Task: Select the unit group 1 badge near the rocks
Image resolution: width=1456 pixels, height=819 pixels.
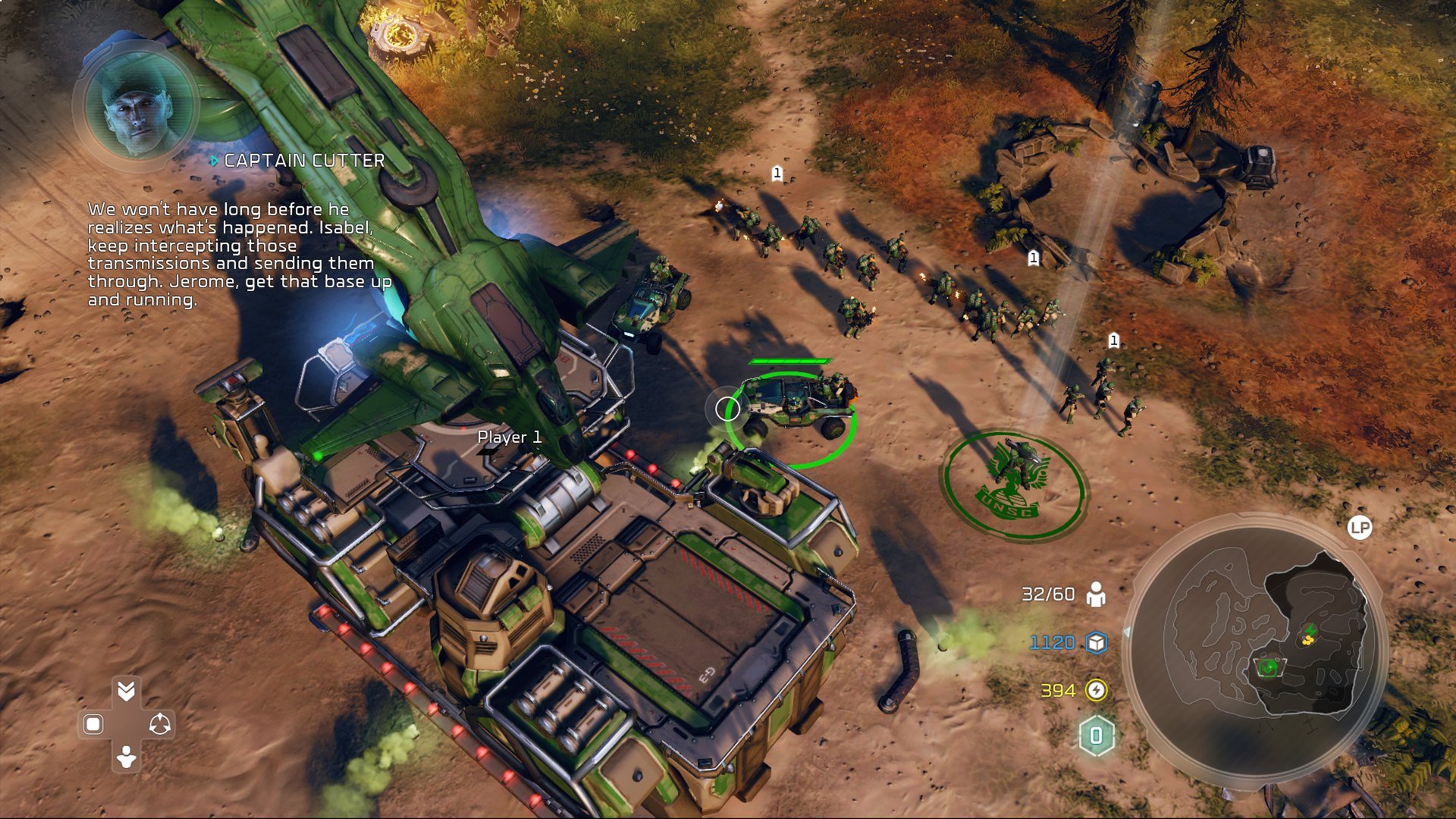Action: (1033, 259)
